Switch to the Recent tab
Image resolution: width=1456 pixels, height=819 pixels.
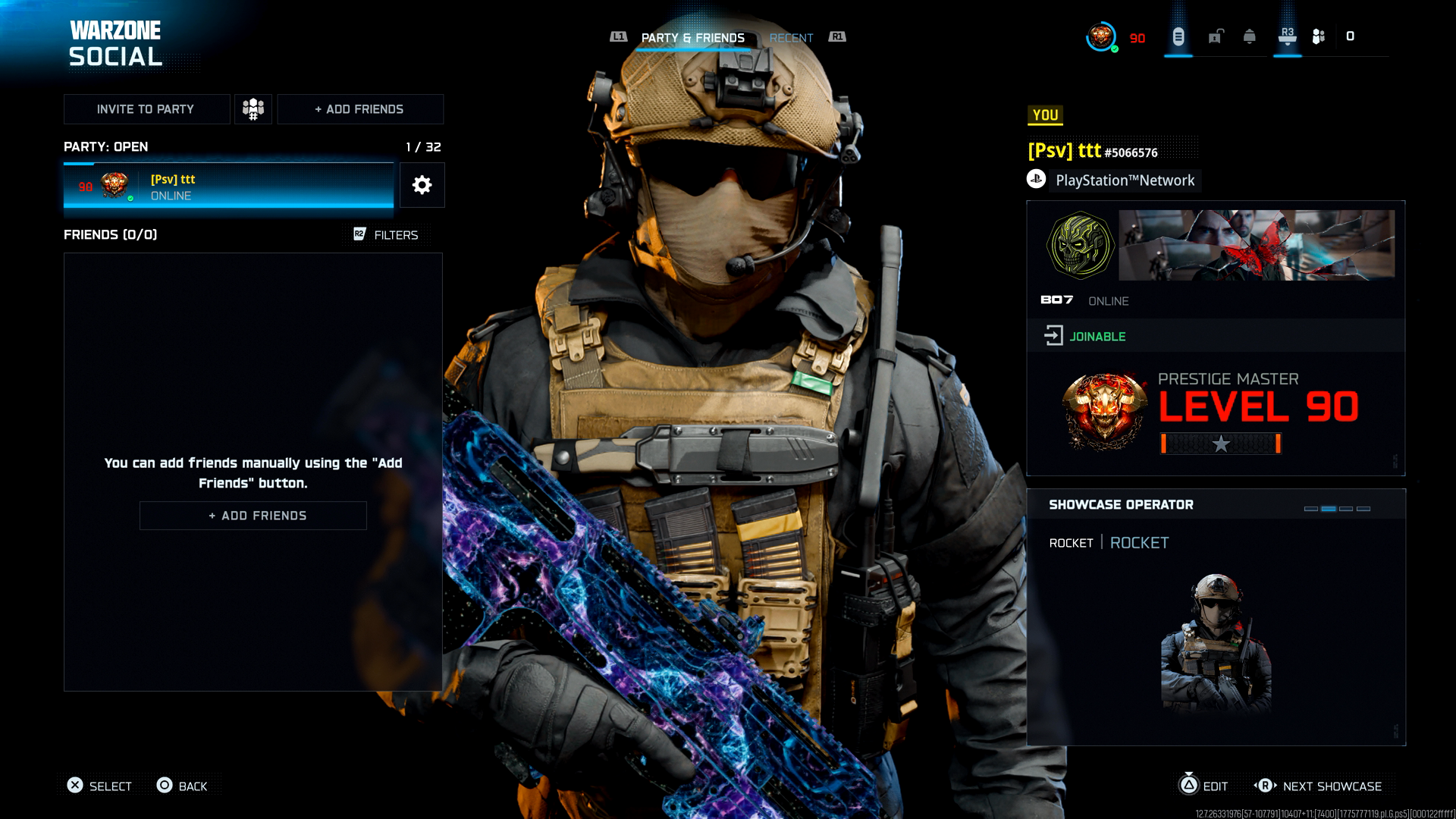click(x=791, y=38)
